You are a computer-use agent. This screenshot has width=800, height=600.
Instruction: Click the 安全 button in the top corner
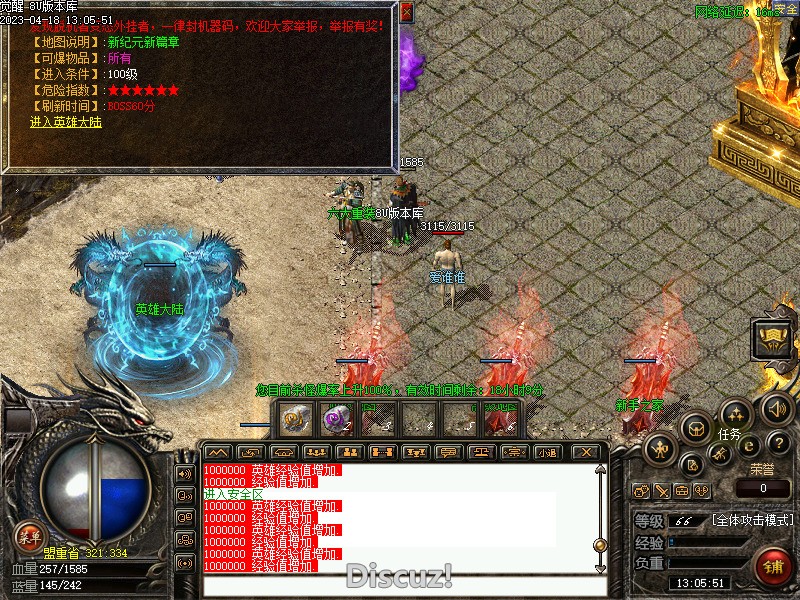point(786,10)
